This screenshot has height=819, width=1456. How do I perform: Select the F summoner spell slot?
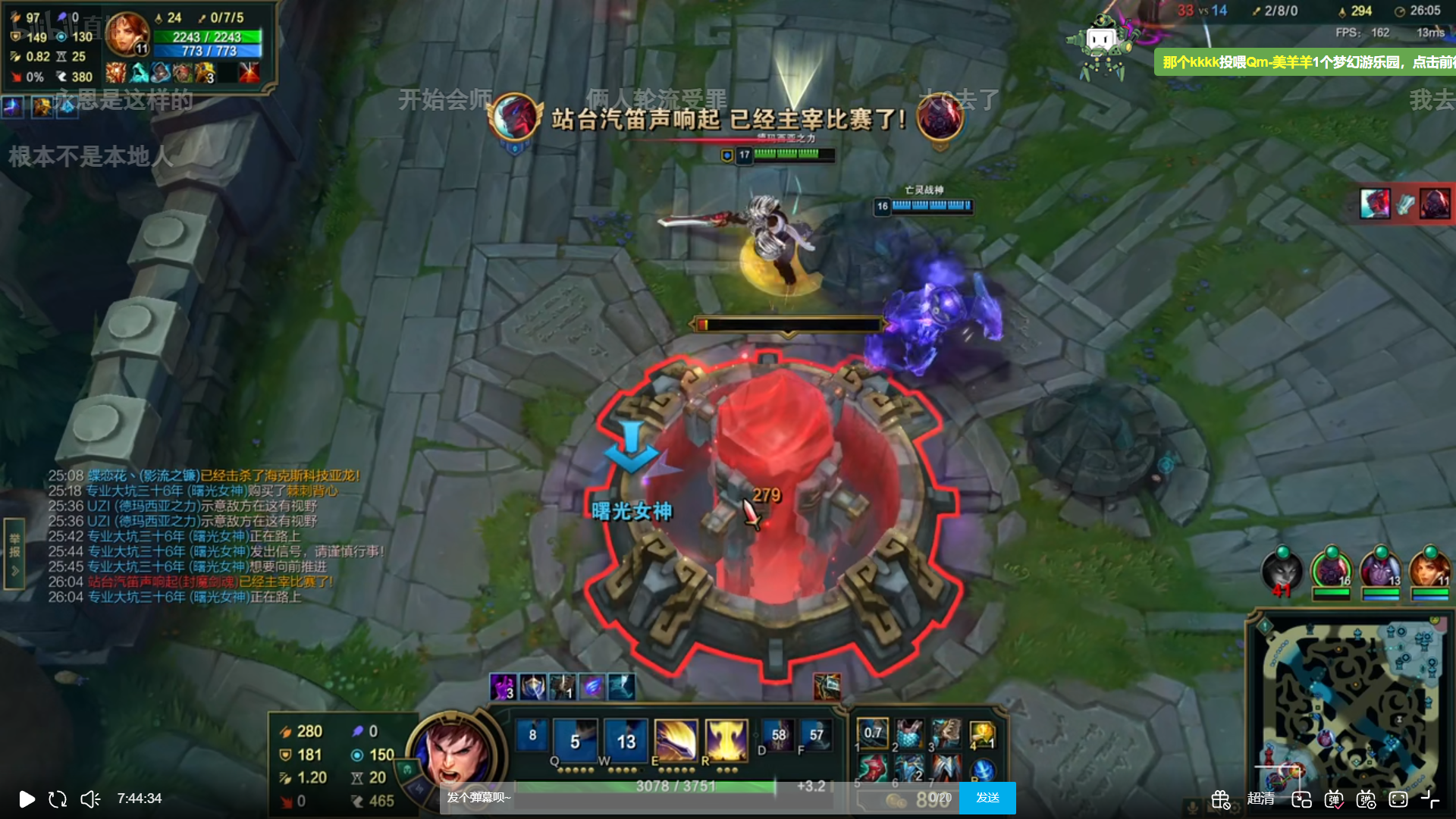pos(816,736)
